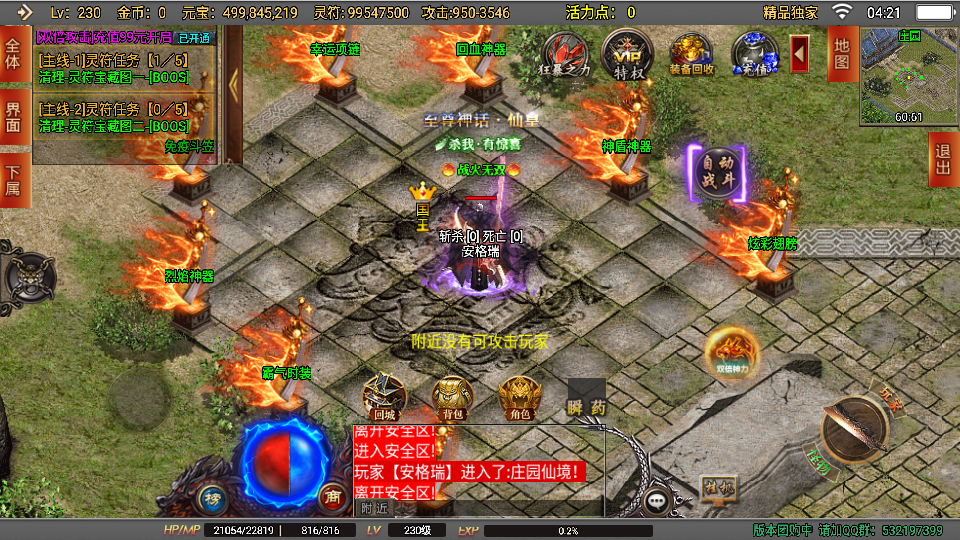This screenshot has height=540, width=960.
Task: Click the minimap
Action: pos(908,75)
